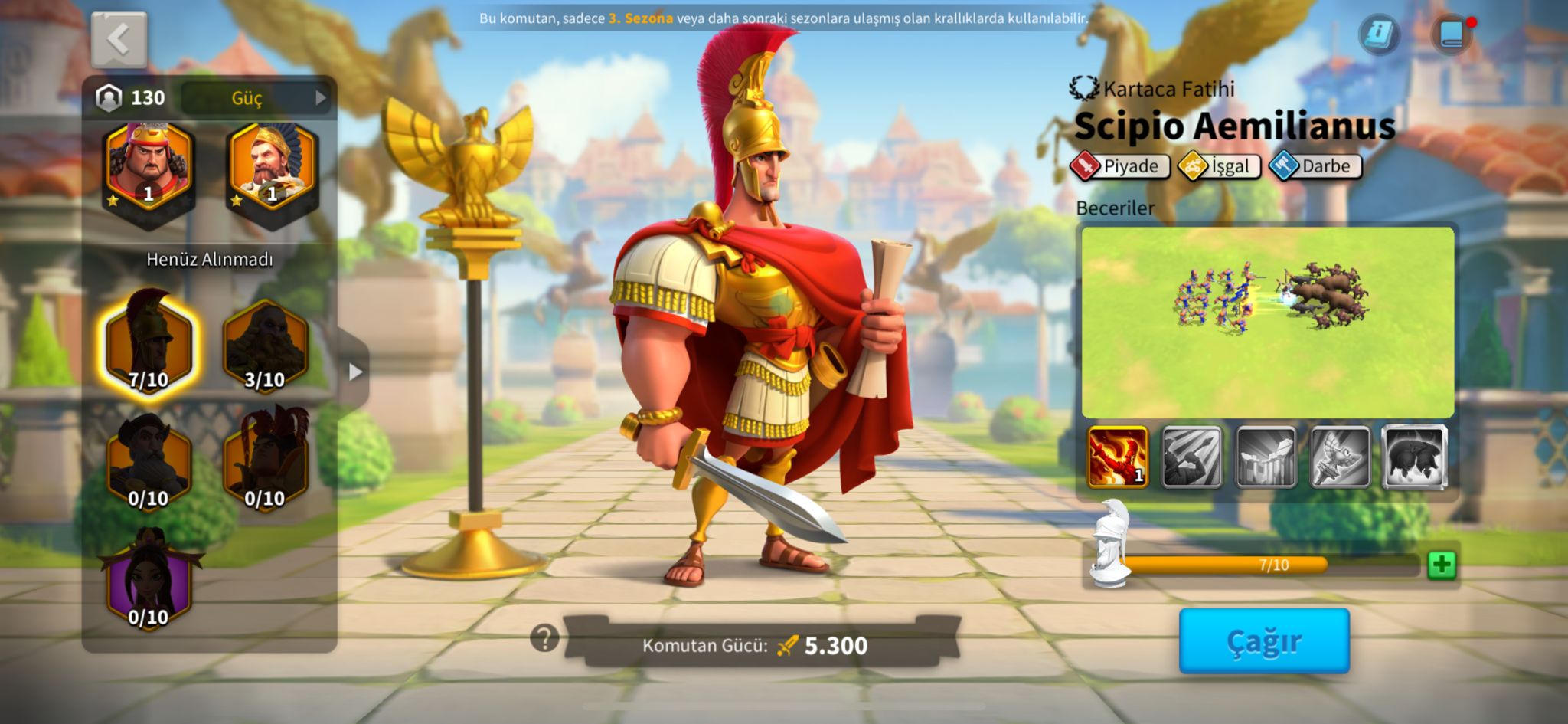Screen dimensions: 1568x724
Task: Select the fourth greyed-out skill icon
Action: 1340,457
